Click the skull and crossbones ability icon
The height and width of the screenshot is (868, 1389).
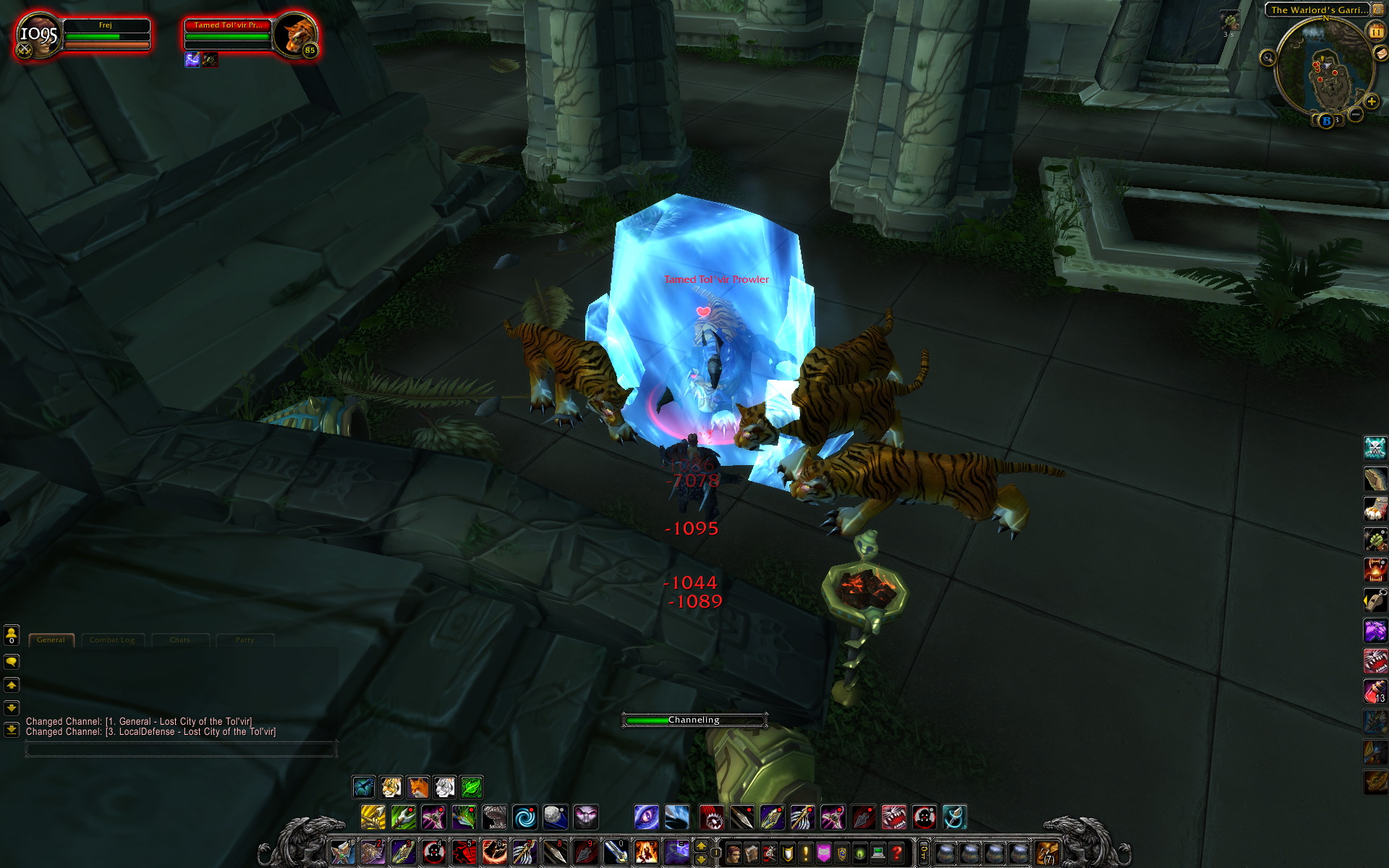coord(1375,448)
